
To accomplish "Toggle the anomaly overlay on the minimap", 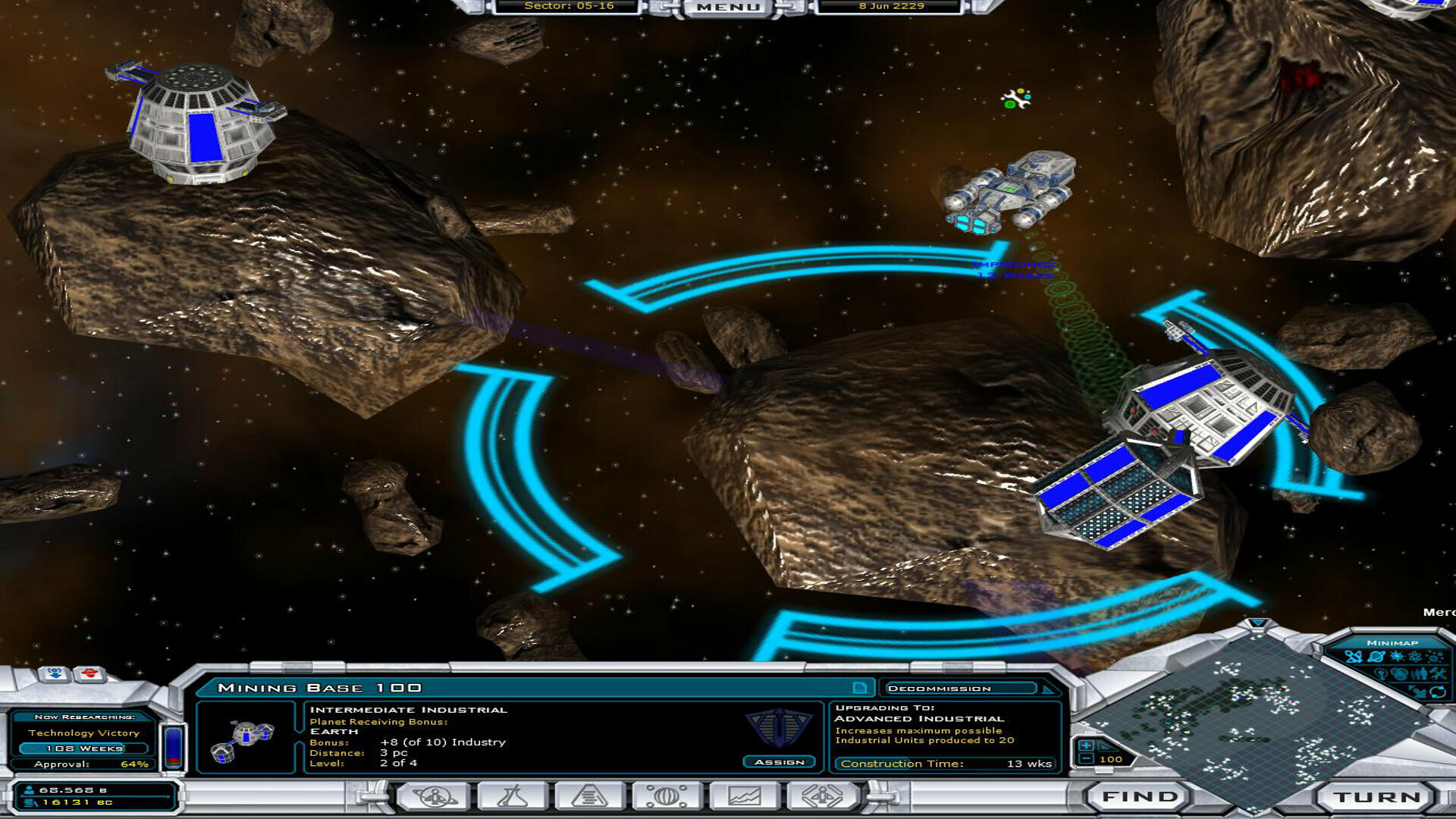I will pyautogui.click(x=1414, y=657).
